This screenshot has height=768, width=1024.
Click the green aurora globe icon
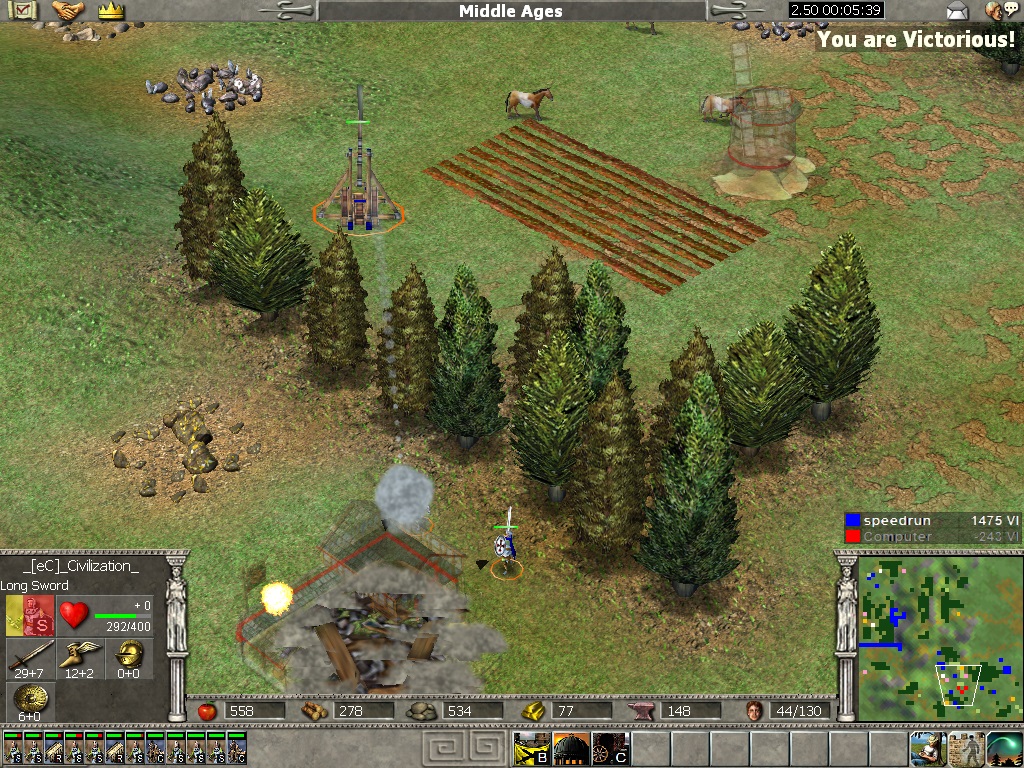tap(1004, 749)
